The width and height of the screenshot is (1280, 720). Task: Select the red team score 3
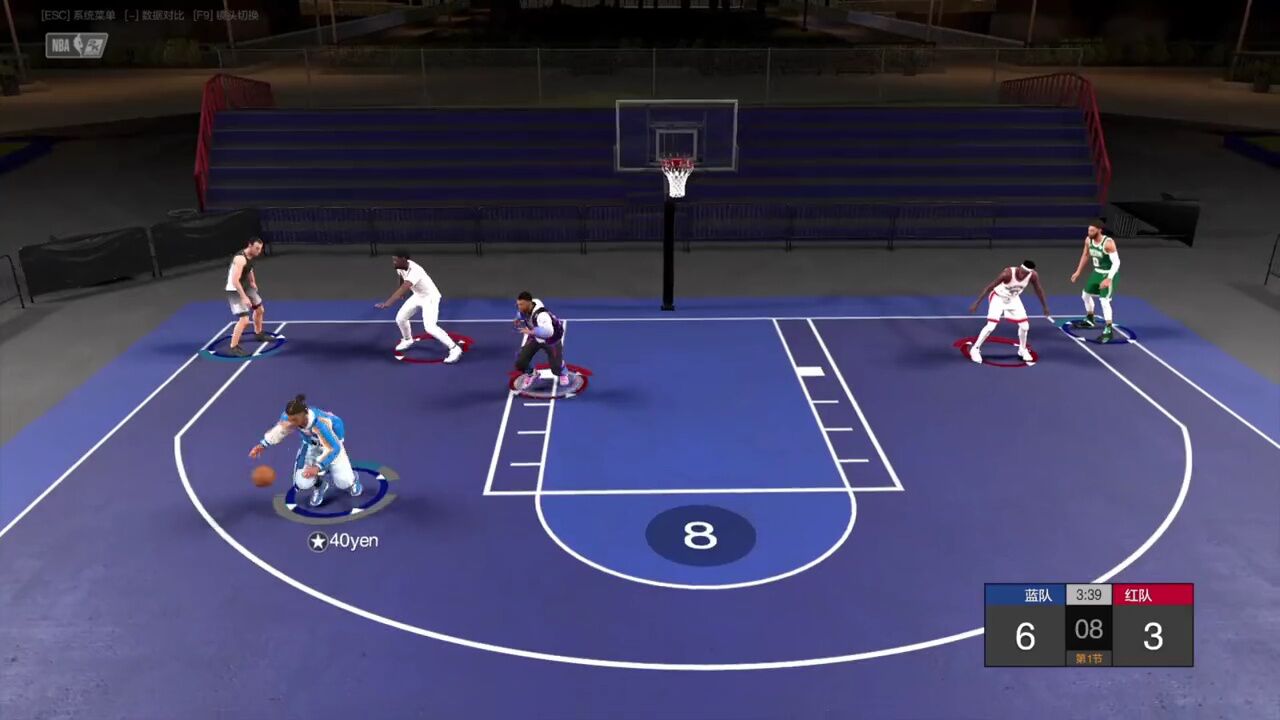1155,636
